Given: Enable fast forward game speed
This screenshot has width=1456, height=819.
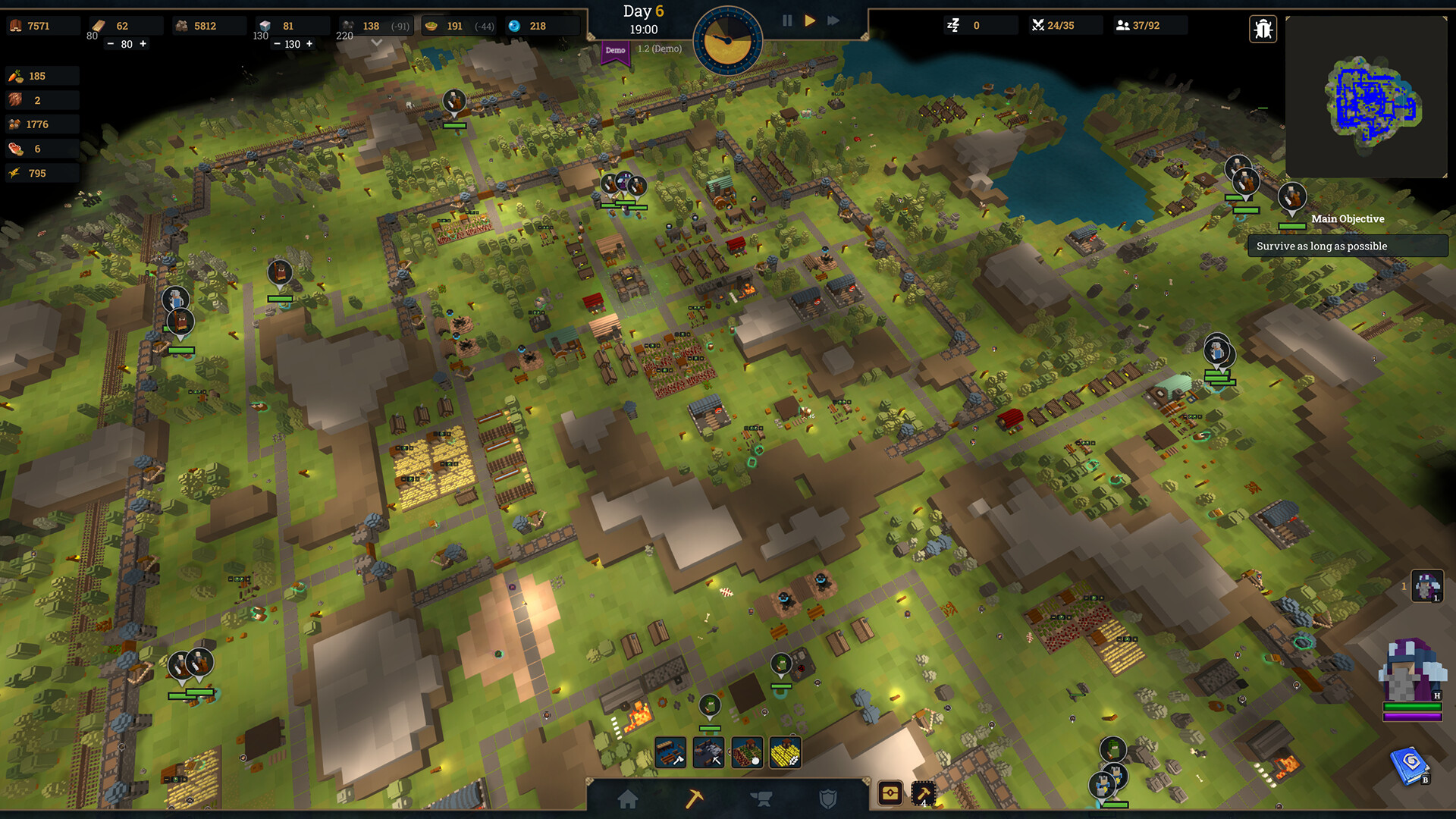Looking at the screenshot, I should click(833, 20).
